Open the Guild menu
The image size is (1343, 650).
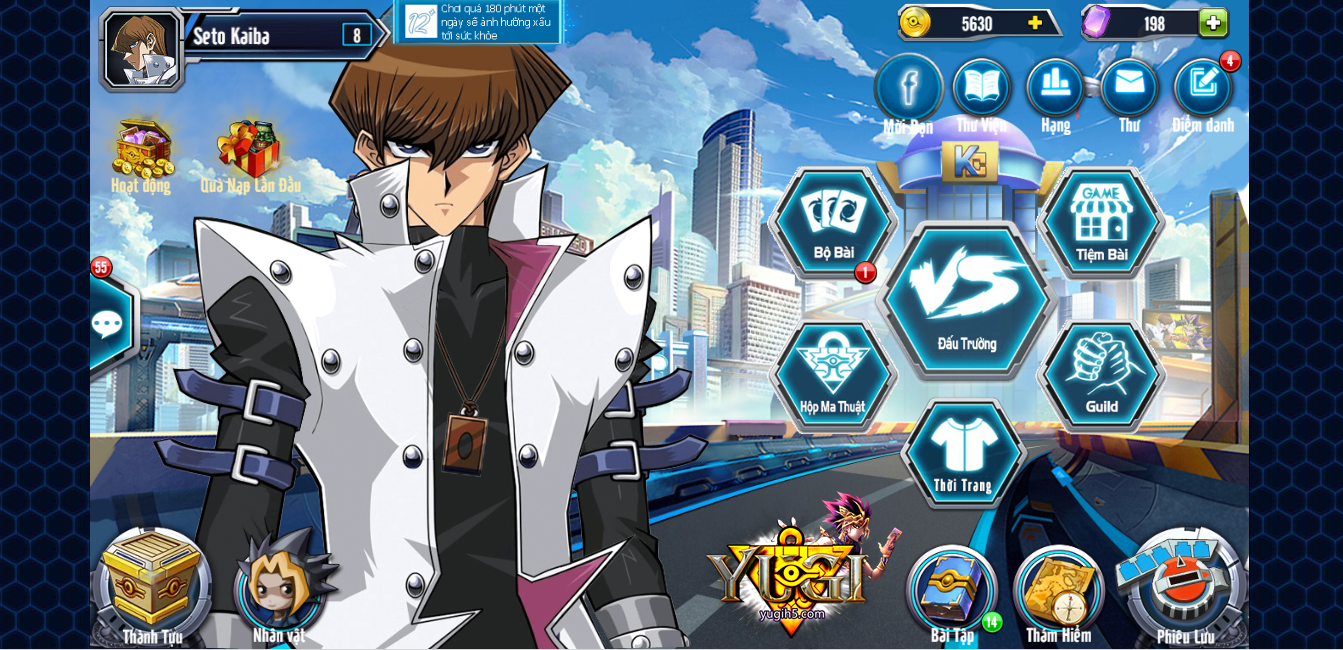point(1101,374)
